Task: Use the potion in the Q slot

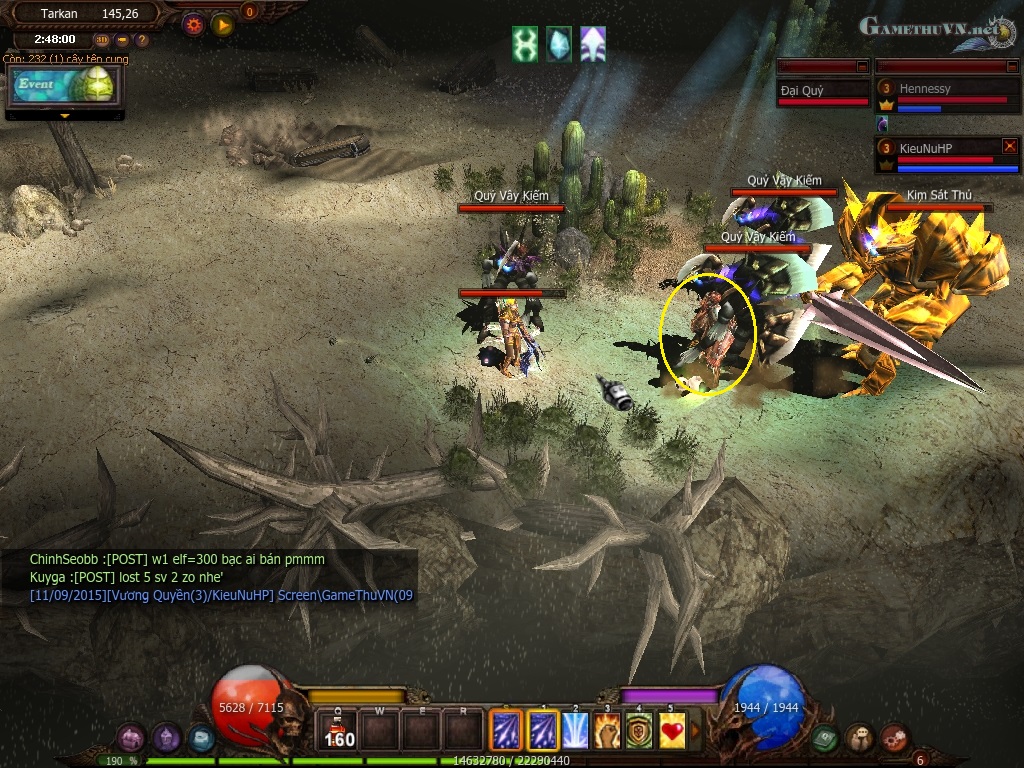Action: [x=338, y=730]
